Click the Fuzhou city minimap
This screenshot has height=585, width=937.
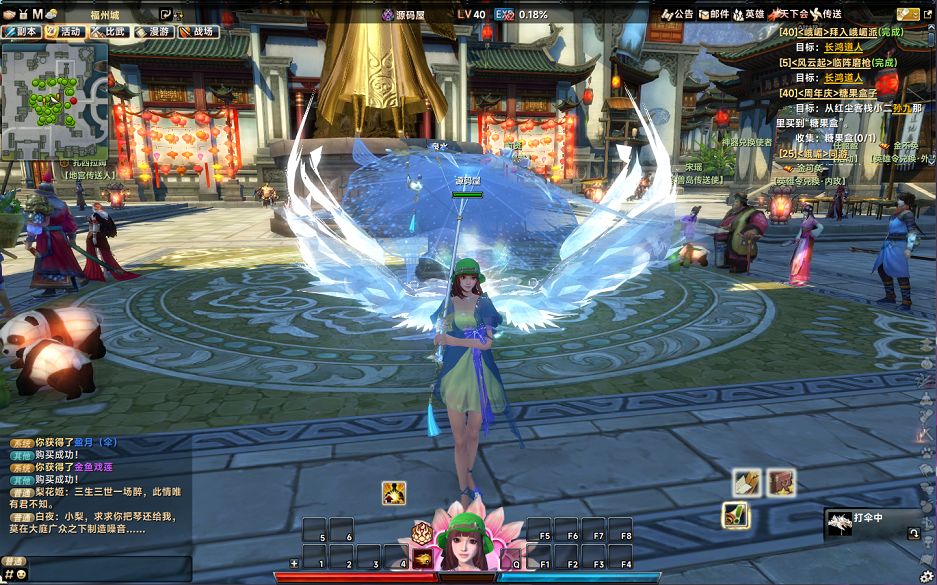(53, 100)
